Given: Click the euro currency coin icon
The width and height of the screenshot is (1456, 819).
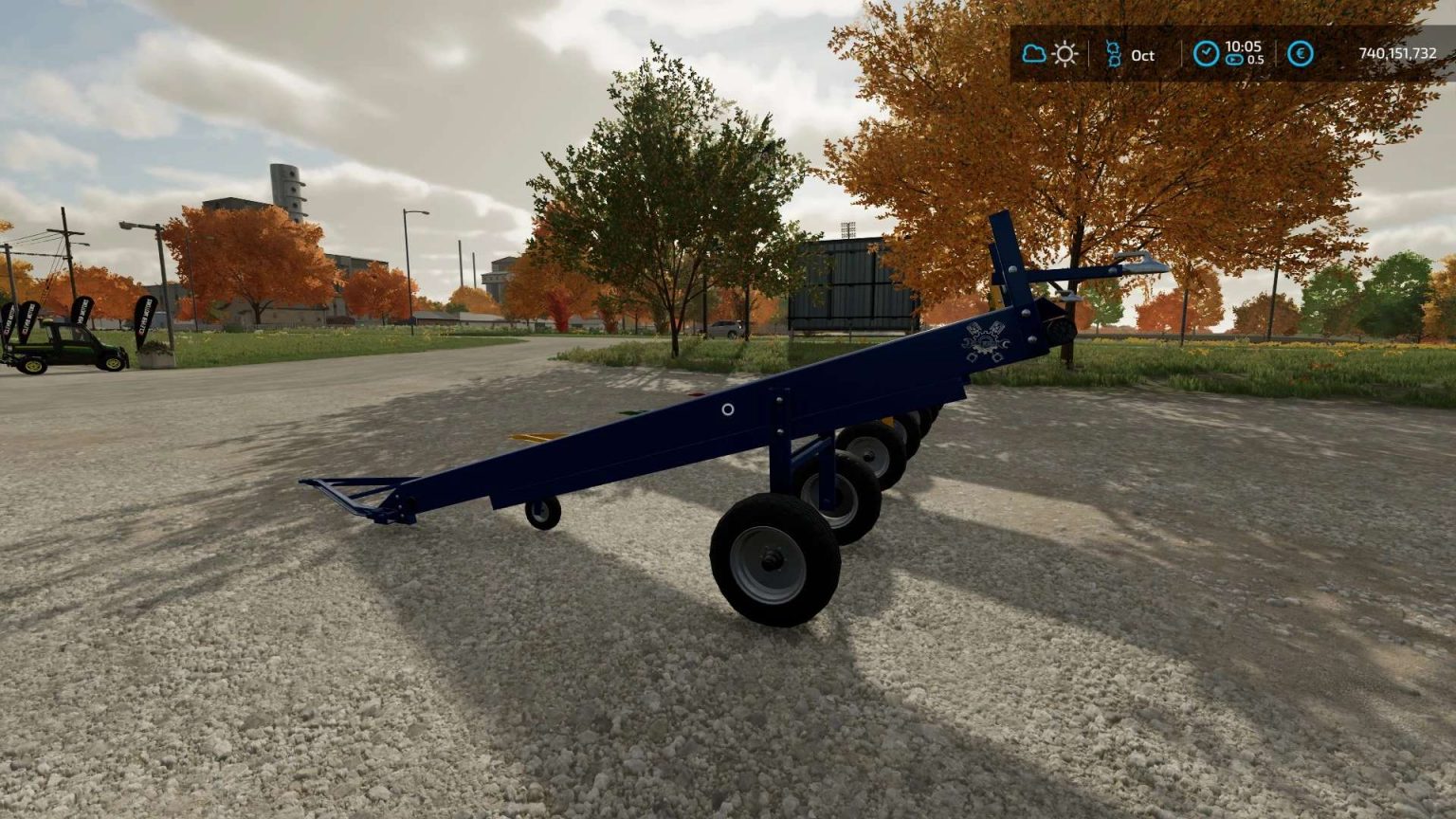Looking at the screenshot, I should 1300,54.
